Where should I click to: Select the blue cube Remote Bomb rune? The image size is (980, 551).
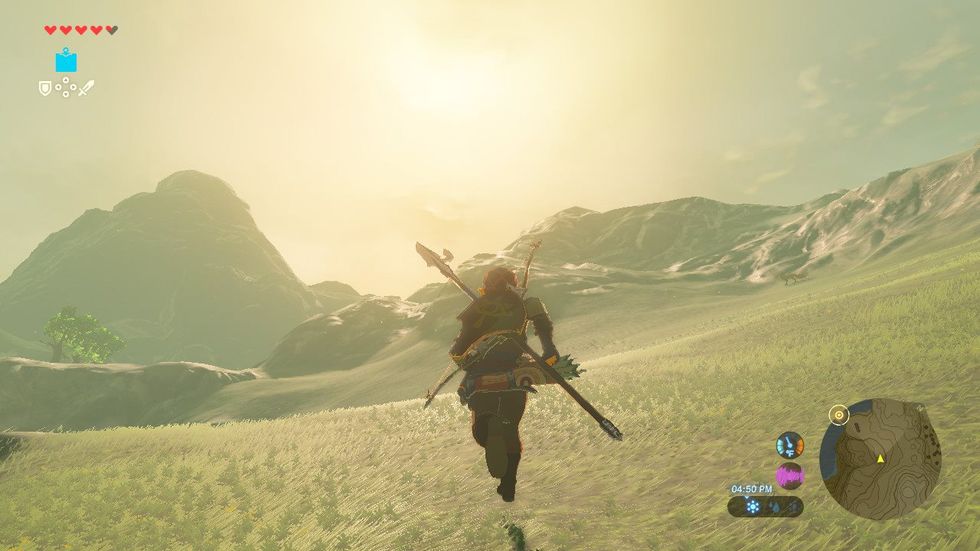click(66, 61)
